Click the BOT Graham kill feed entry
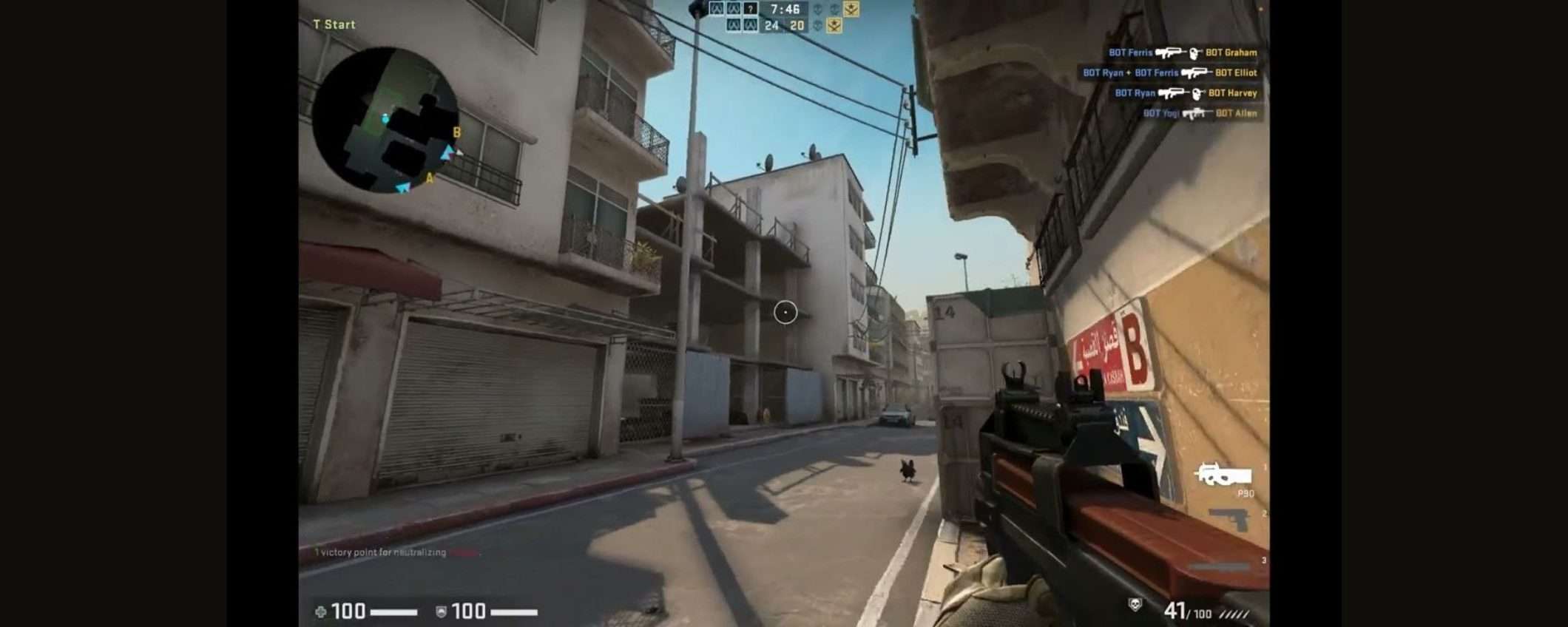 click(1182, 52)
